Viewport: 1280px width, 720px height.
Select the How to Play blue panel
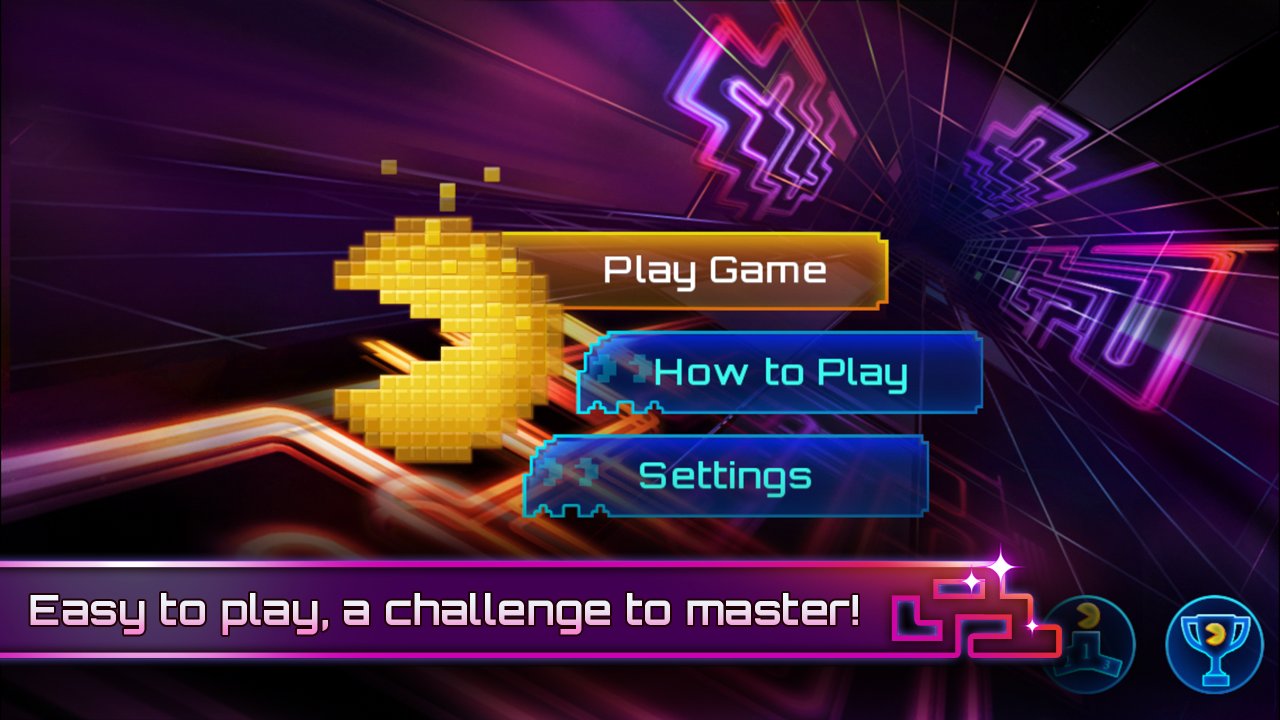coord(780,371)
